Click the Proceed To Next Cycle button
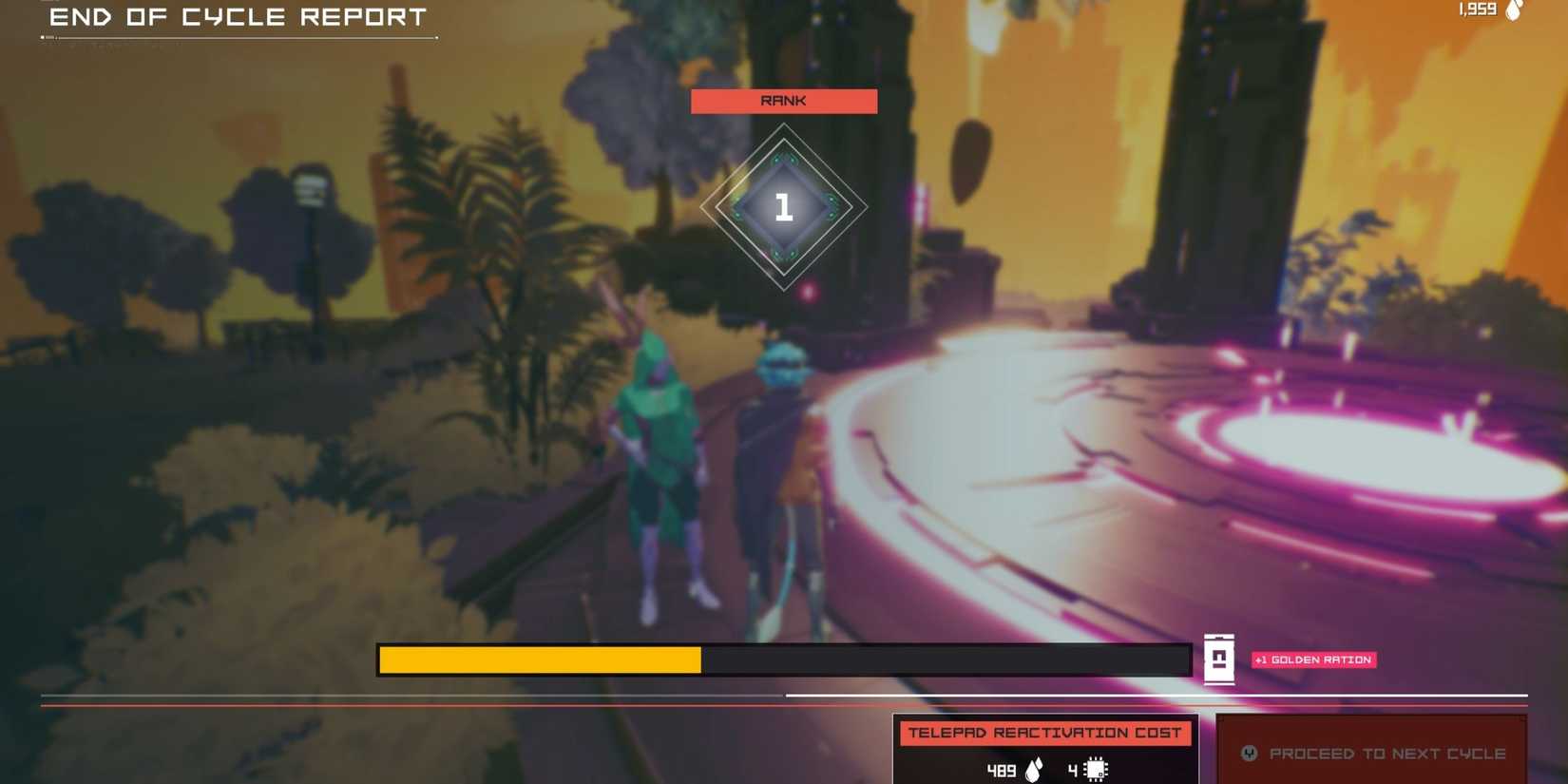This screenshot has height=784, width=1568. point(1371,753)
